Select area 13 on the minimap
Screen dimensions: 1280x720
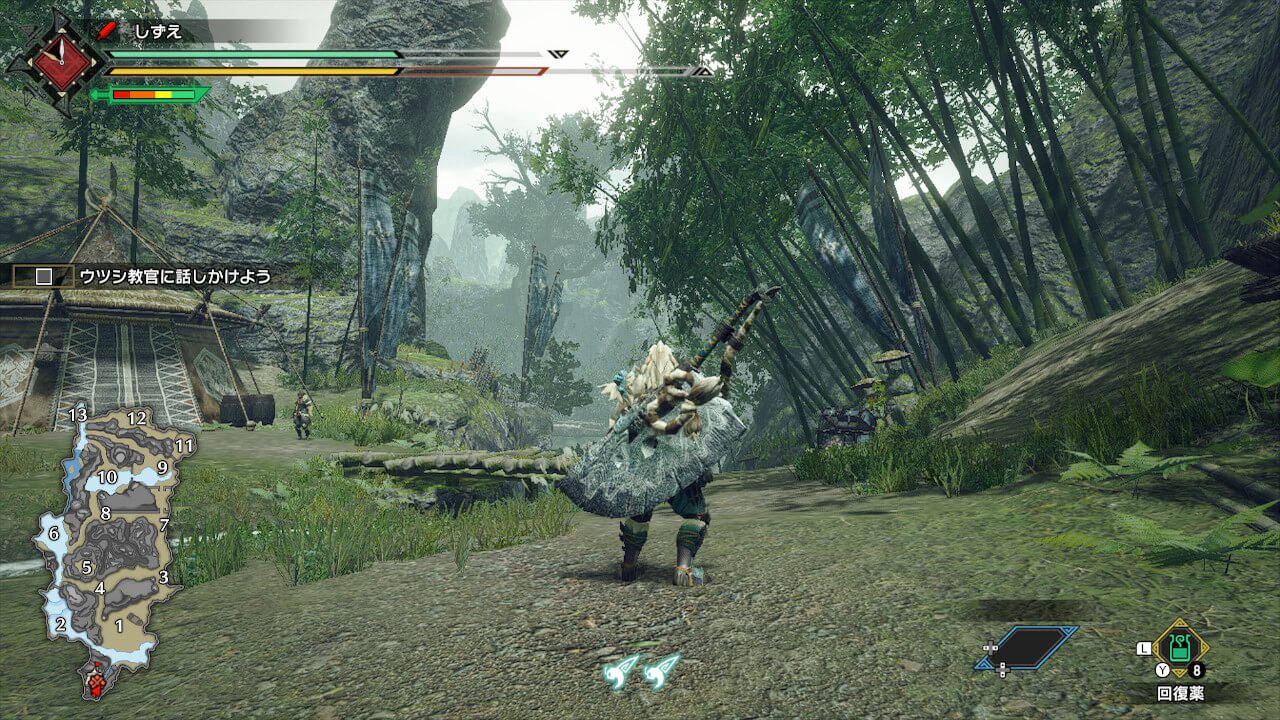click(x=78, y=416)
